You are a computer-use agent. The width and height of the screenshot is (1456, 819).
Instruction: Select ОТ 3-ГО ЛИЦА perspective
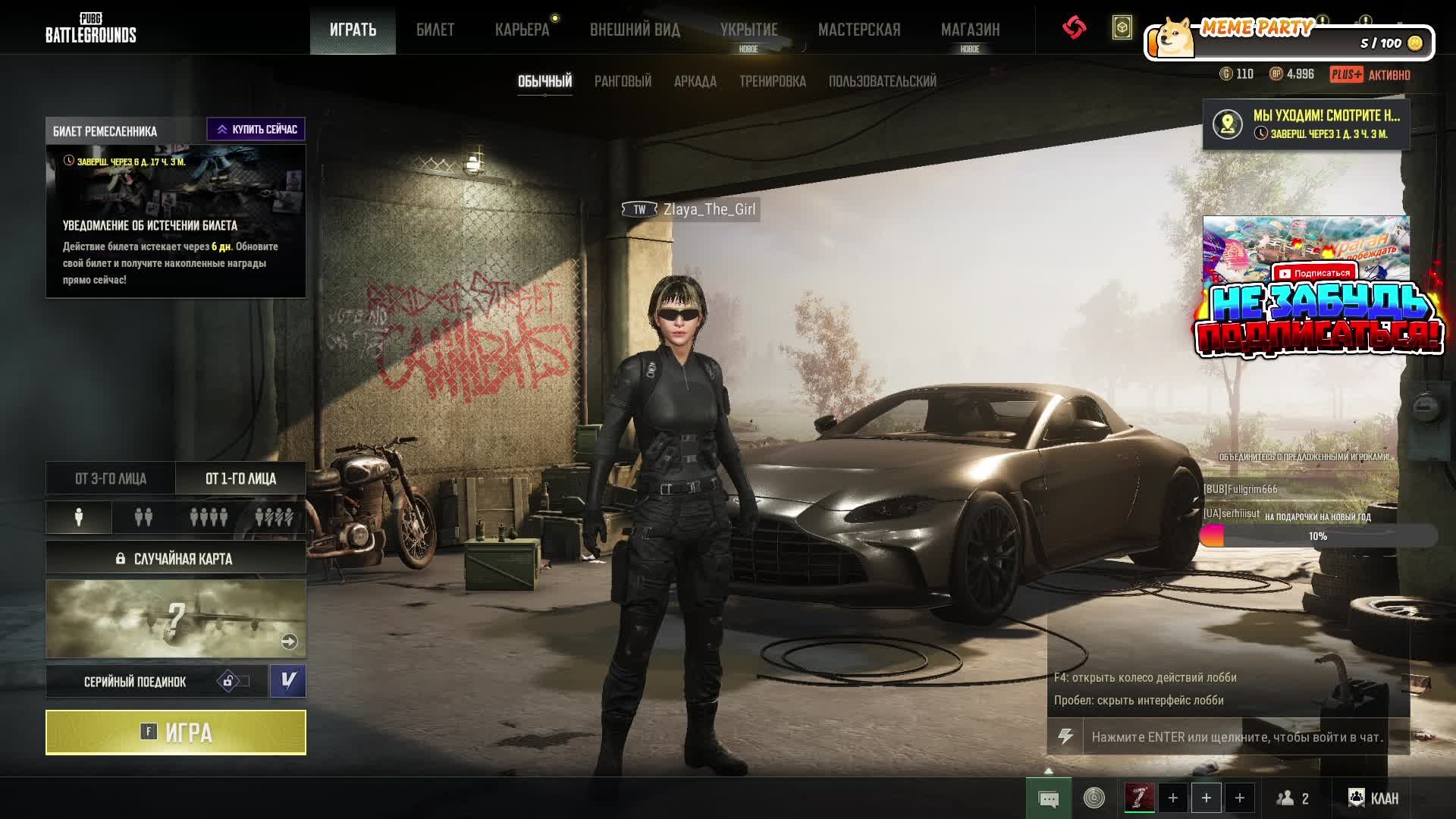click(111, 479)
